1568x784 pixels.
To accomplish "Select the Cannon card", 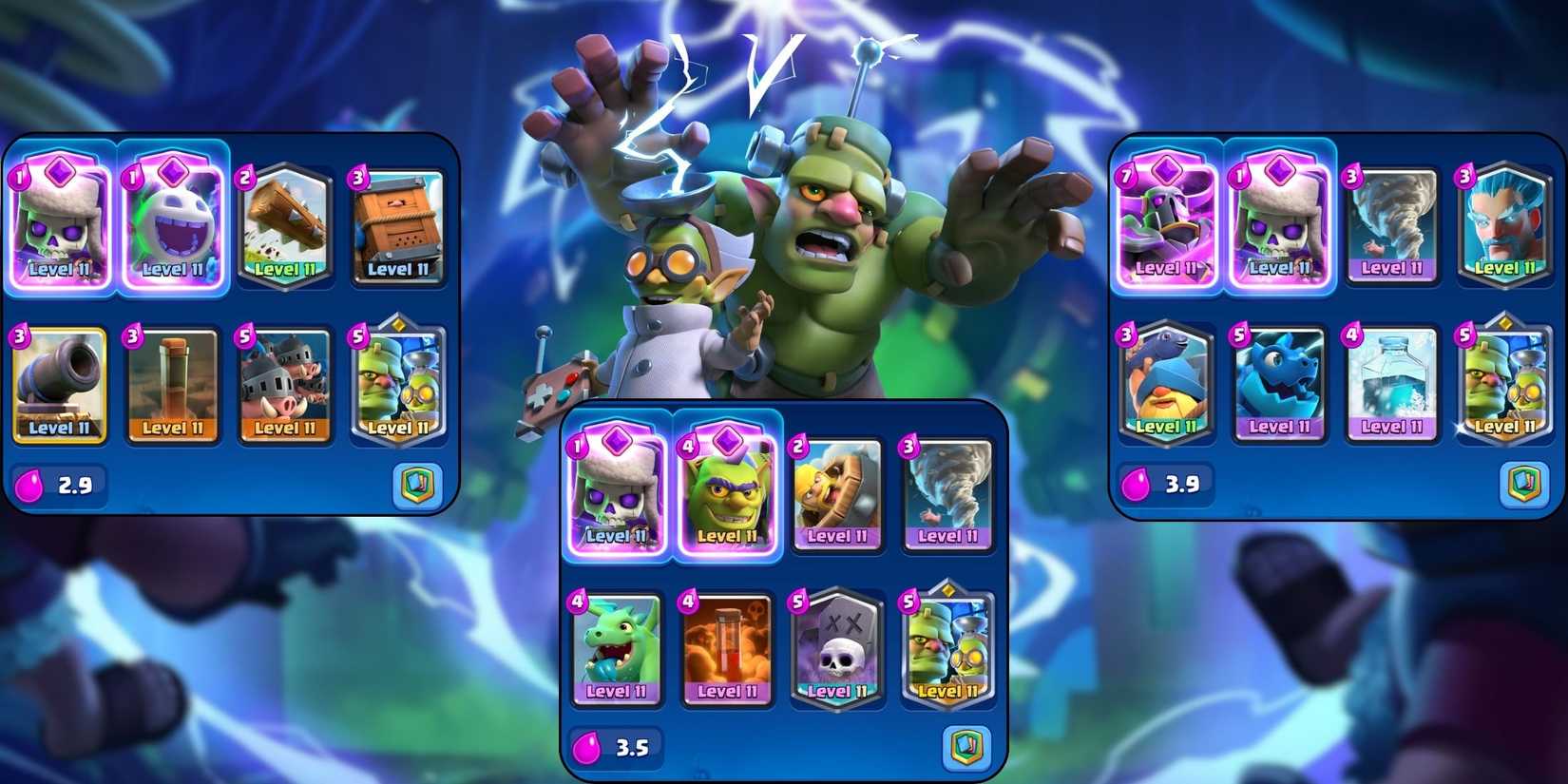I will 60,385.
